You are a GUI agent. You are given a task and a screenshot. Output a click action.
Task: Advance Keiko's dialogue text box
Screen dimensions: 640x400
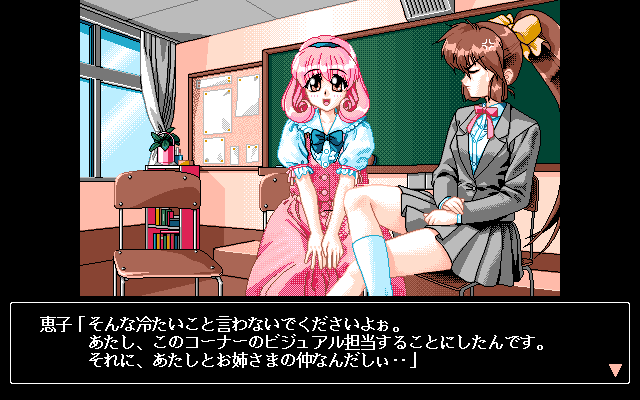pos(320,343)
